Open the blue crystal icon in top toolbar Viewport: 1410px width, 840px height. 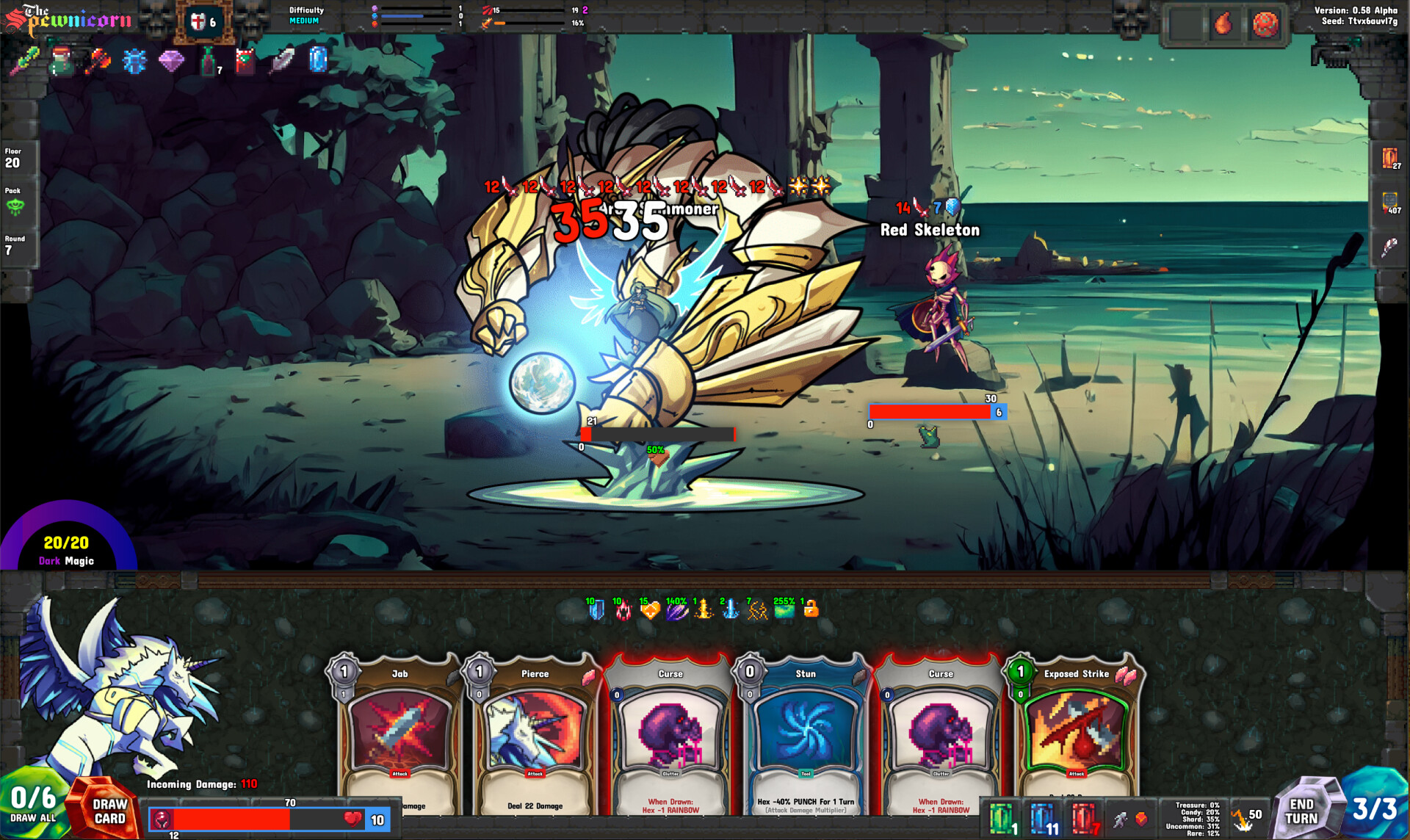[x=319, y=59]
